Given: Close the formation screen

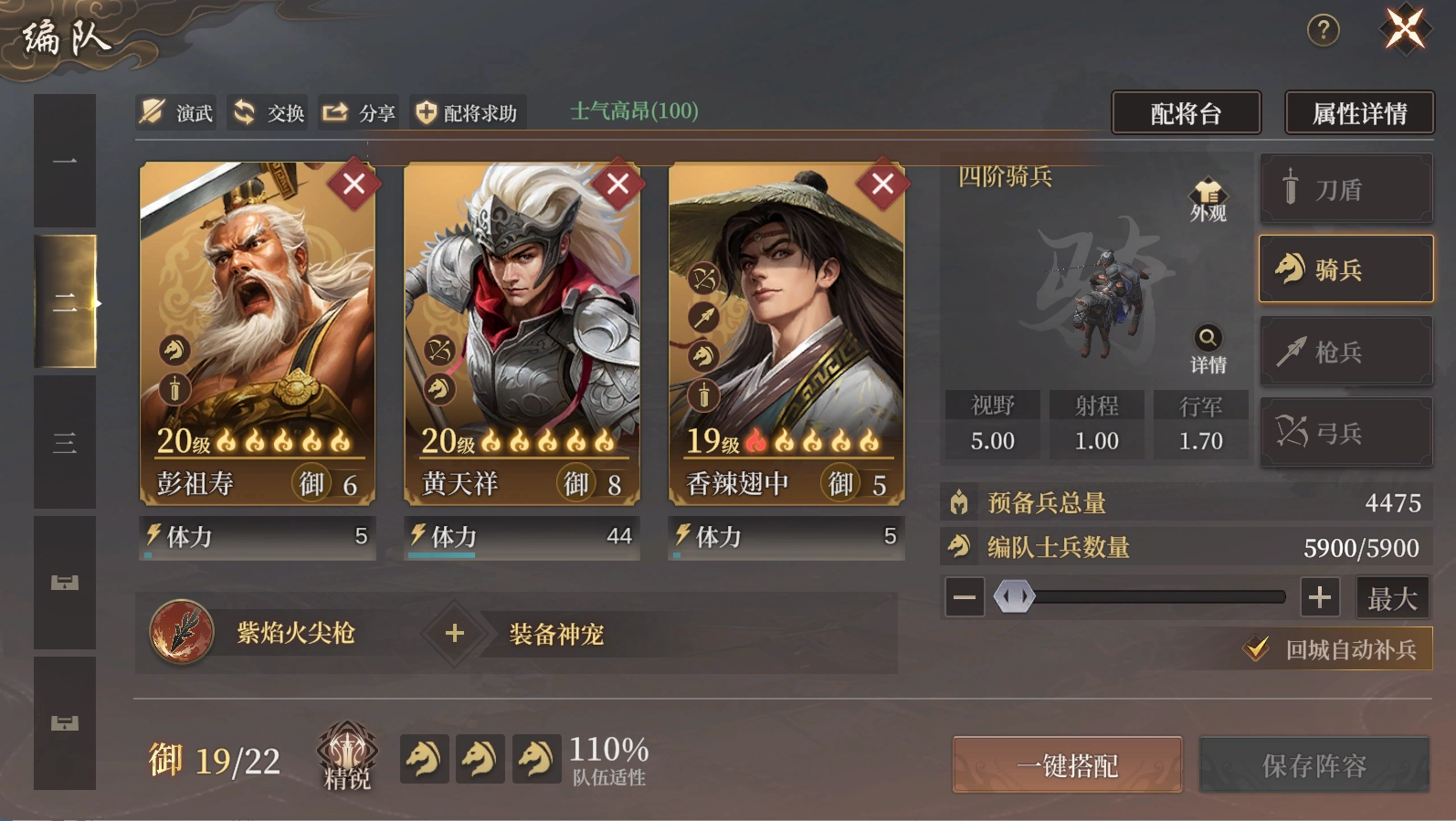Looking at the screenshot, I should pyautogui.click(x=1405, y=28).
